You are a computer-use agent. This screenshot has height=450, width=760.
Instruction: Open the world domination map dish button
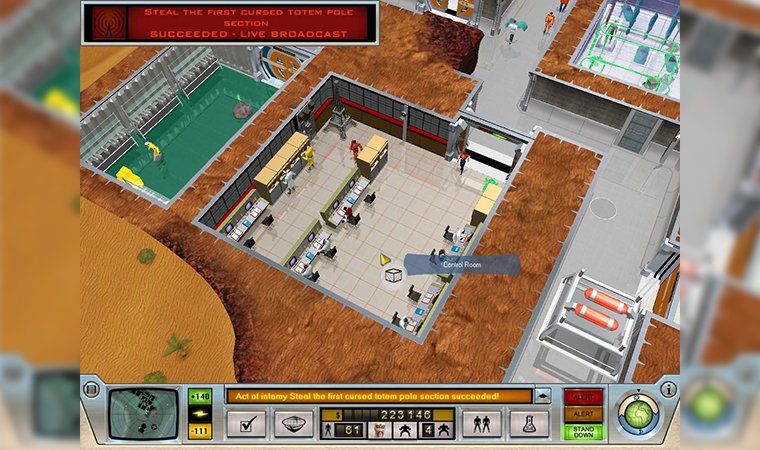pos(293,424)
